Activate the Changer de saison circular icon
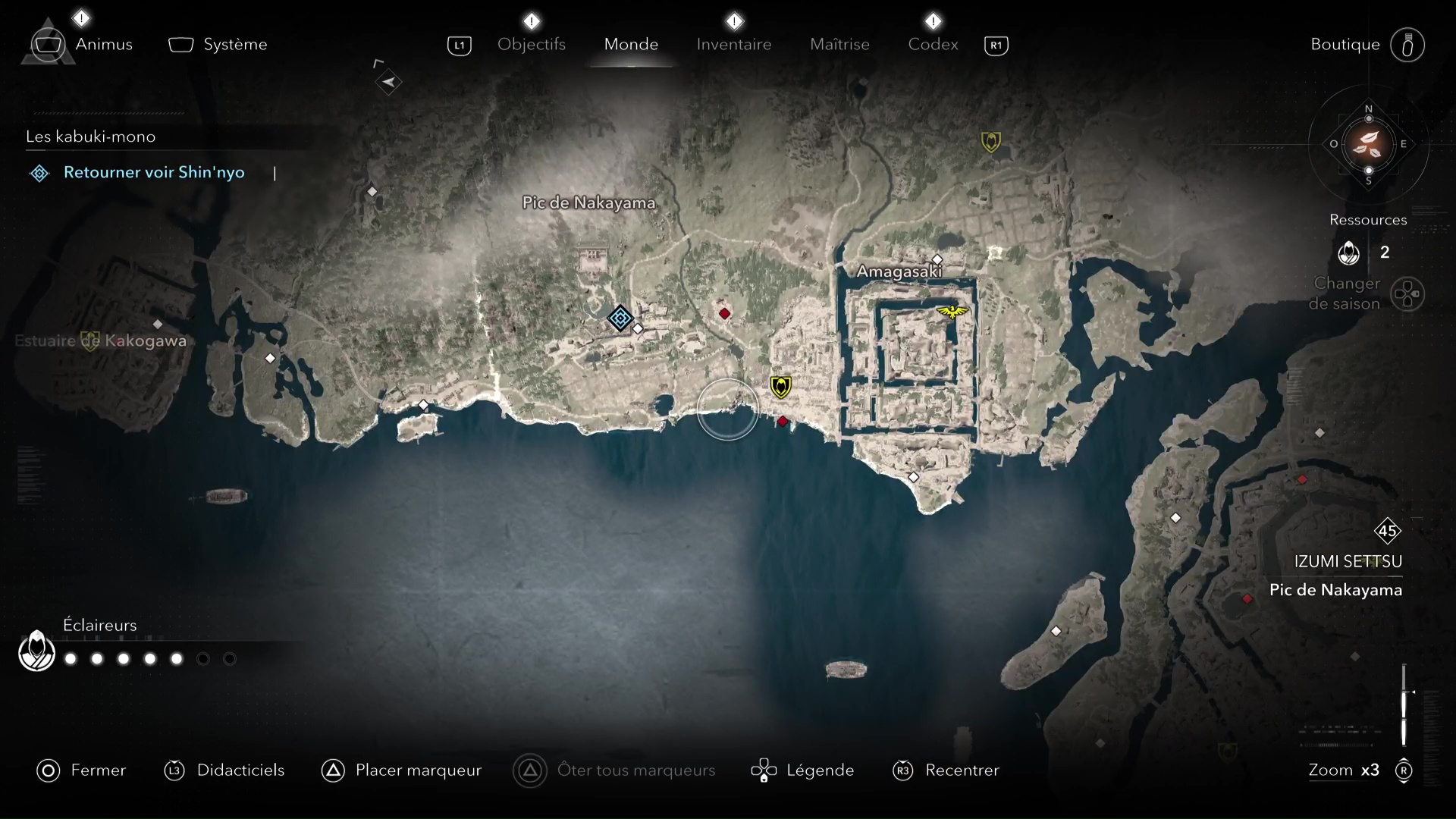This screenshot has height=819, width=1456. pos(1408,295)
